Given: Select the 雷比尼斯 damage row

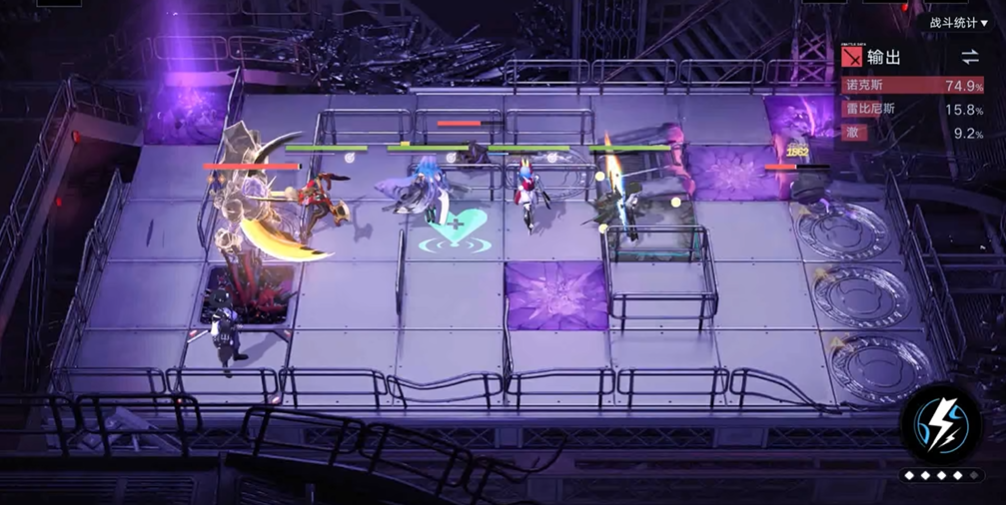Looking at the screenshot, I should pyautogui.click(x=913, y=109).
